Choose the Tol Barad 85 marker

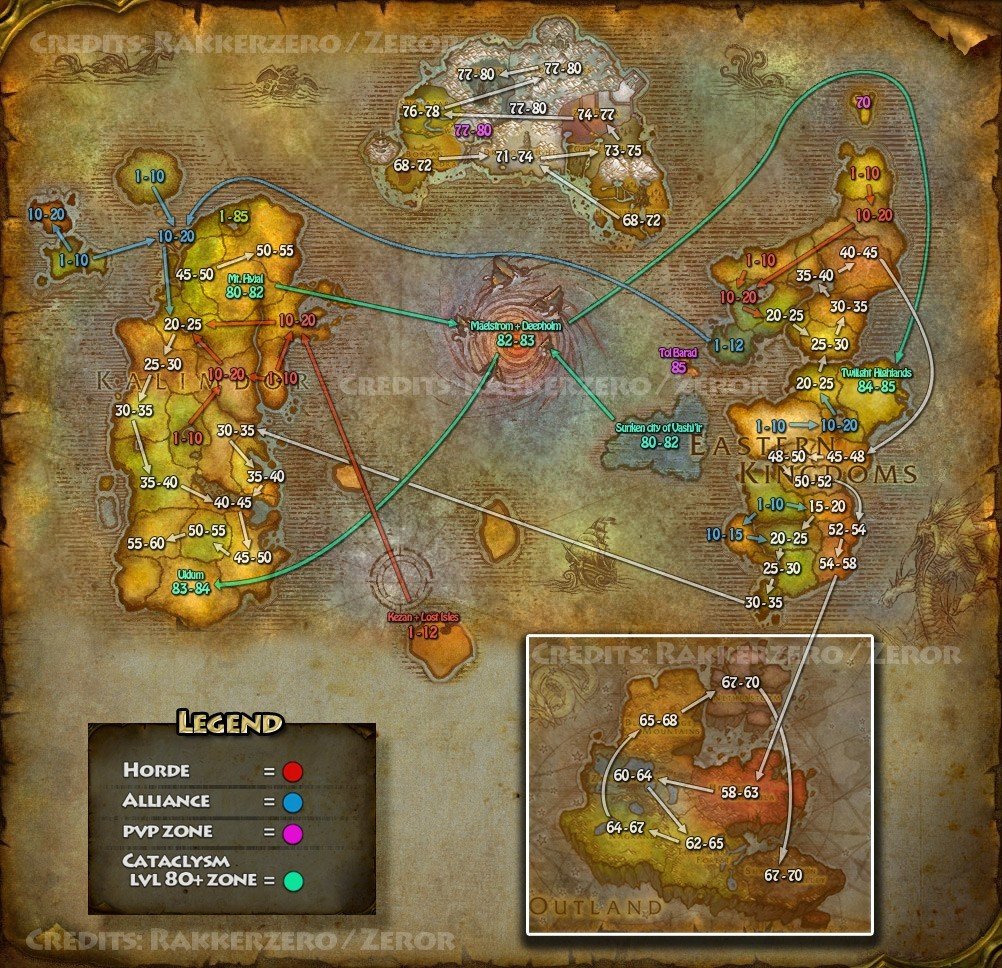tap(679, 359)
